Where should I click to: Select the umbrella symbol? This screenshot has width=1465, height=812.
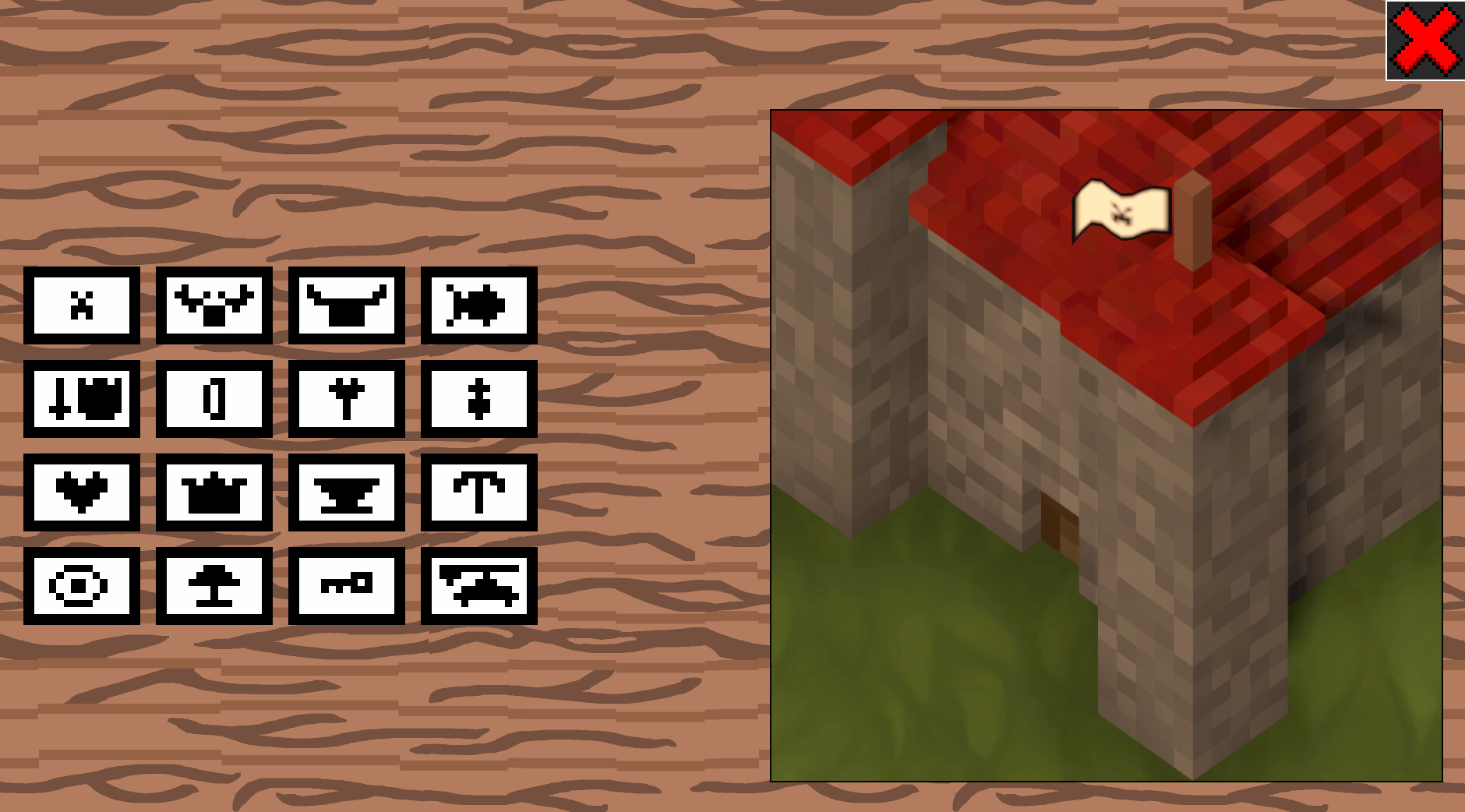[x=478, y=494]
